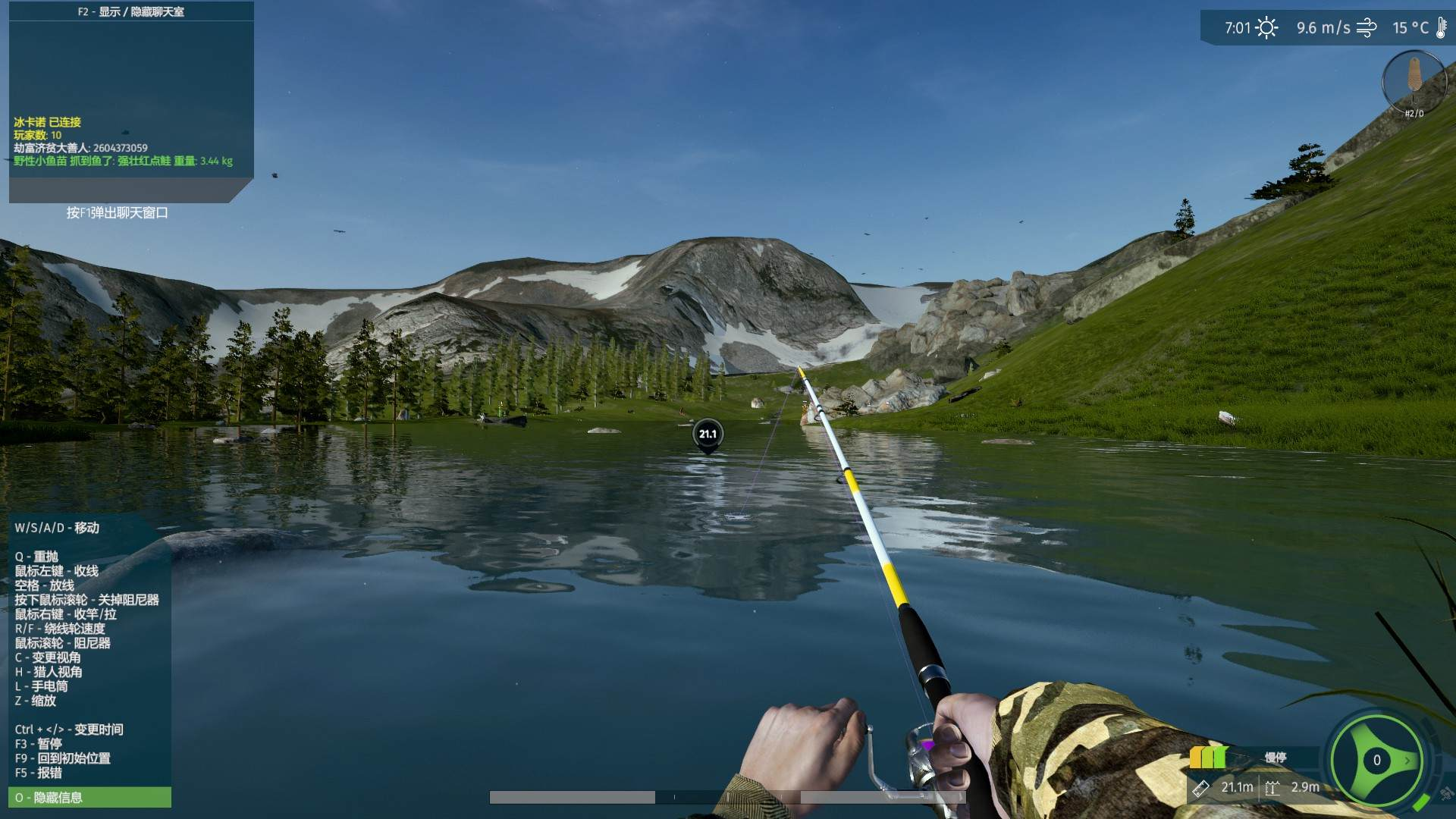
Task: Click the sun weather icon
Action: 1266,28
